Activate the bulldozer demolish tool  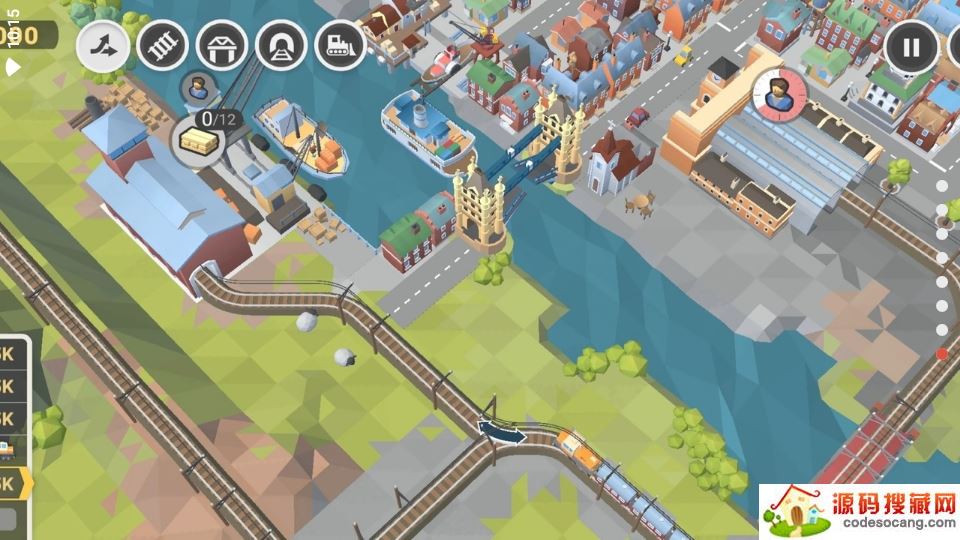(340, 45)
